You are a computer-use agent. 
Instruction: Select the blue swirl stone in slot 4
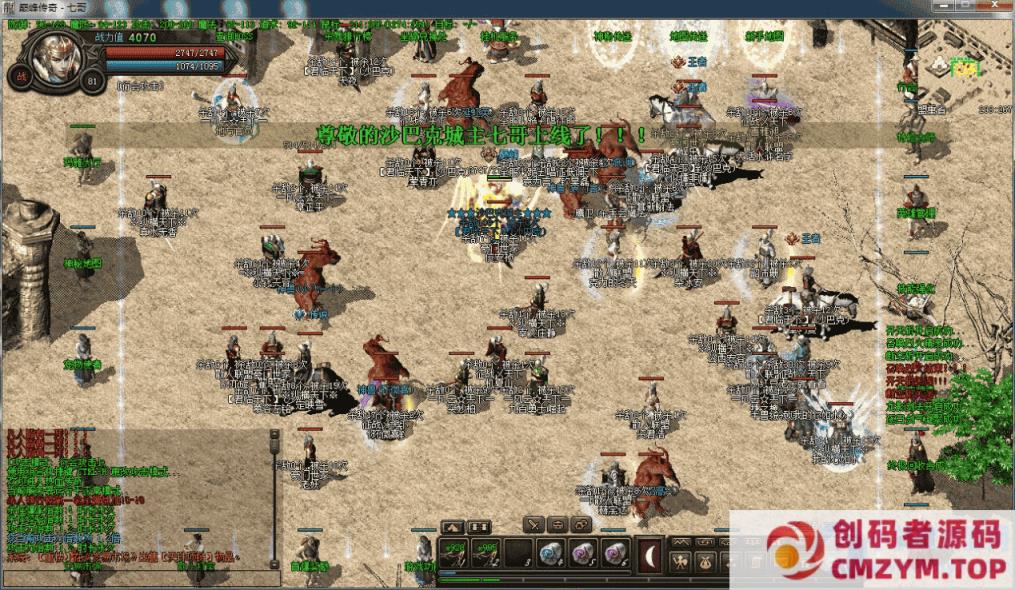point(549,552)
